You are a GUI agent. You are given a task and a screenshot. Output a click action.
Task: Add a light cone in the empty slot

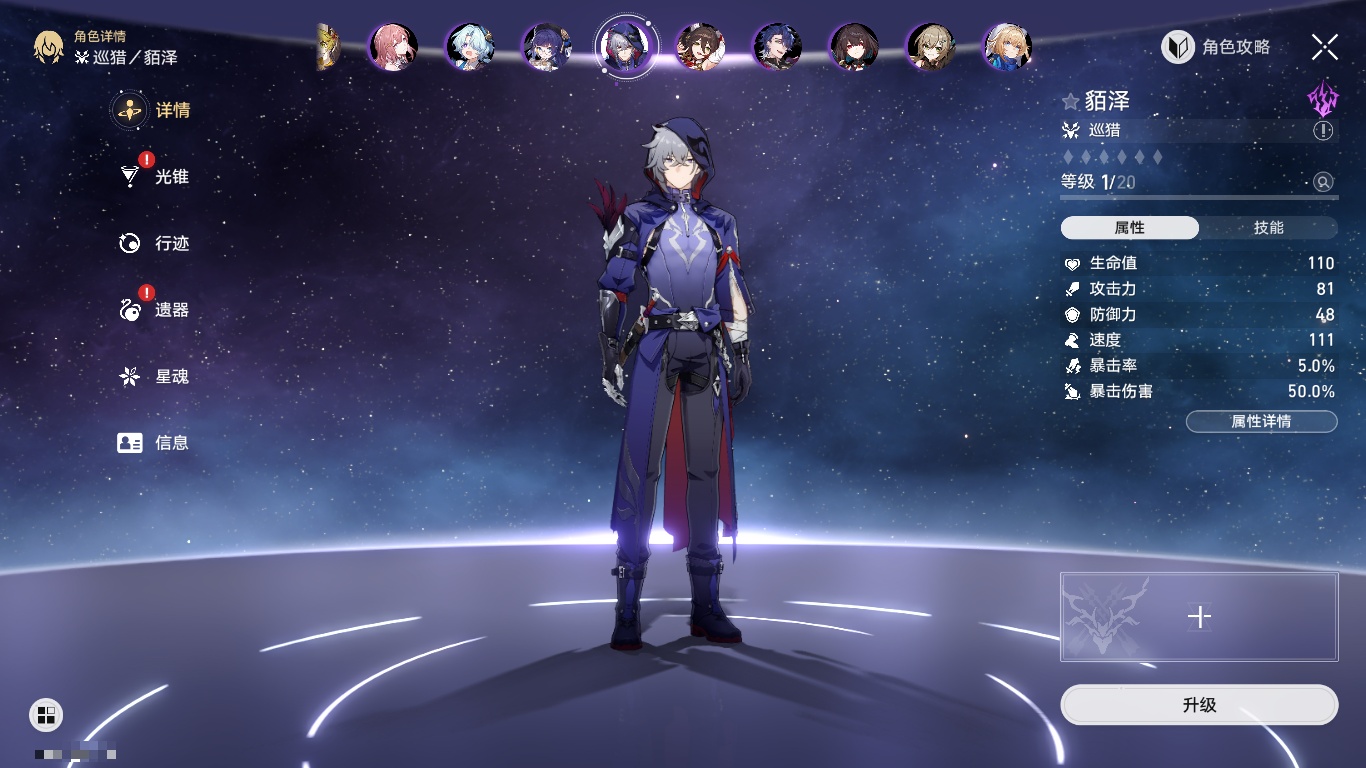(x=1199, y=617)
